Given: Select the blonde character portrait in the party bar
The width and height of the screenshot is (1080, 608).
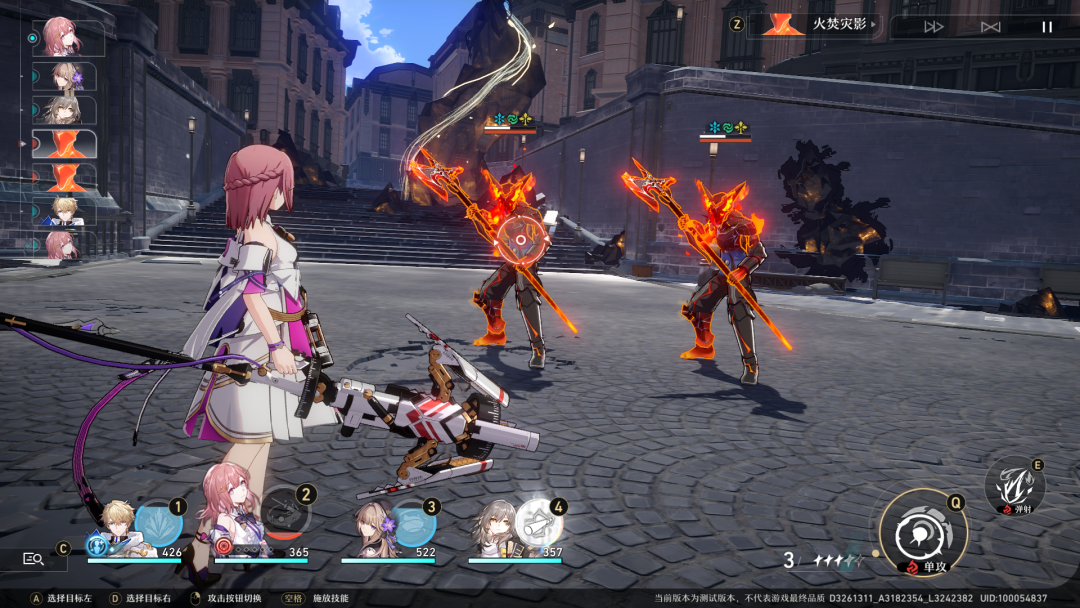Looking at the screenshot, I should (118, 525).
